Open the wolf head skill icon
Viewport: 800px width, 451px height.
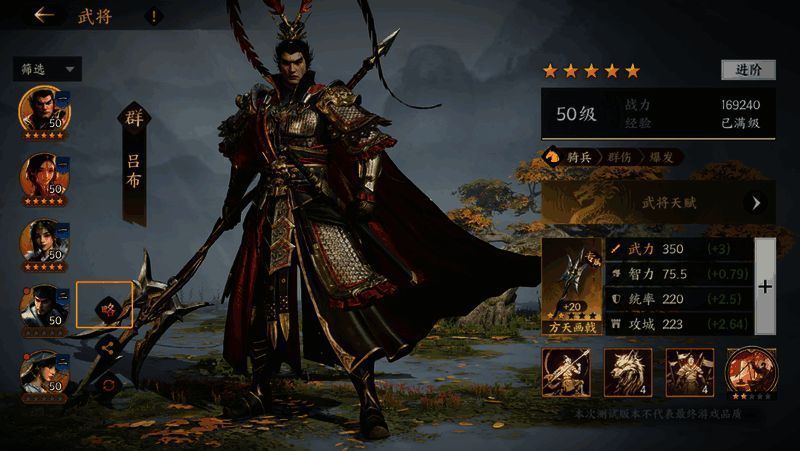[628, 372]
